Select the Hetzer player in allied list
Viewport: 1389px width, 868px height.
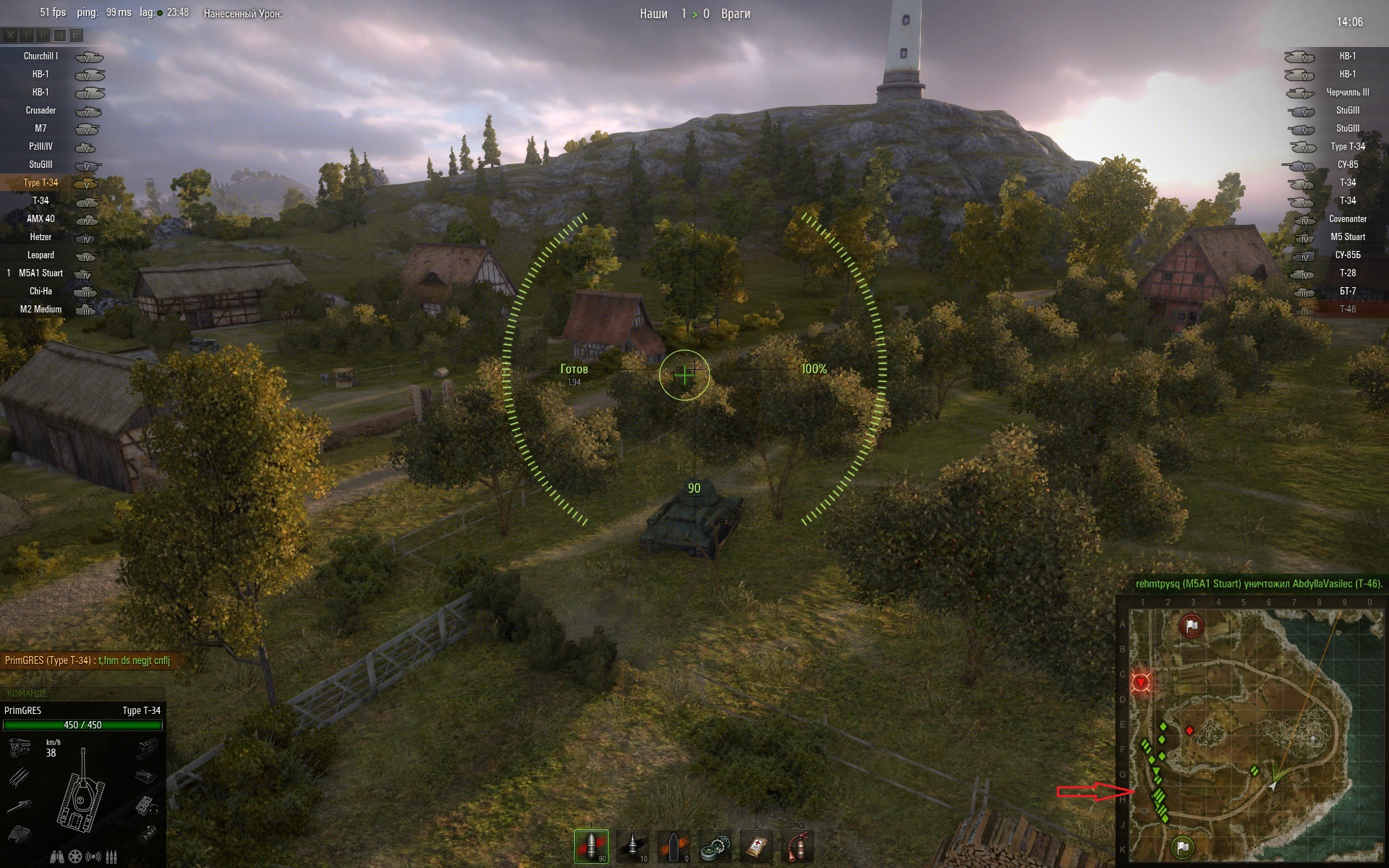pyautogui.click(x=41, y=237)
